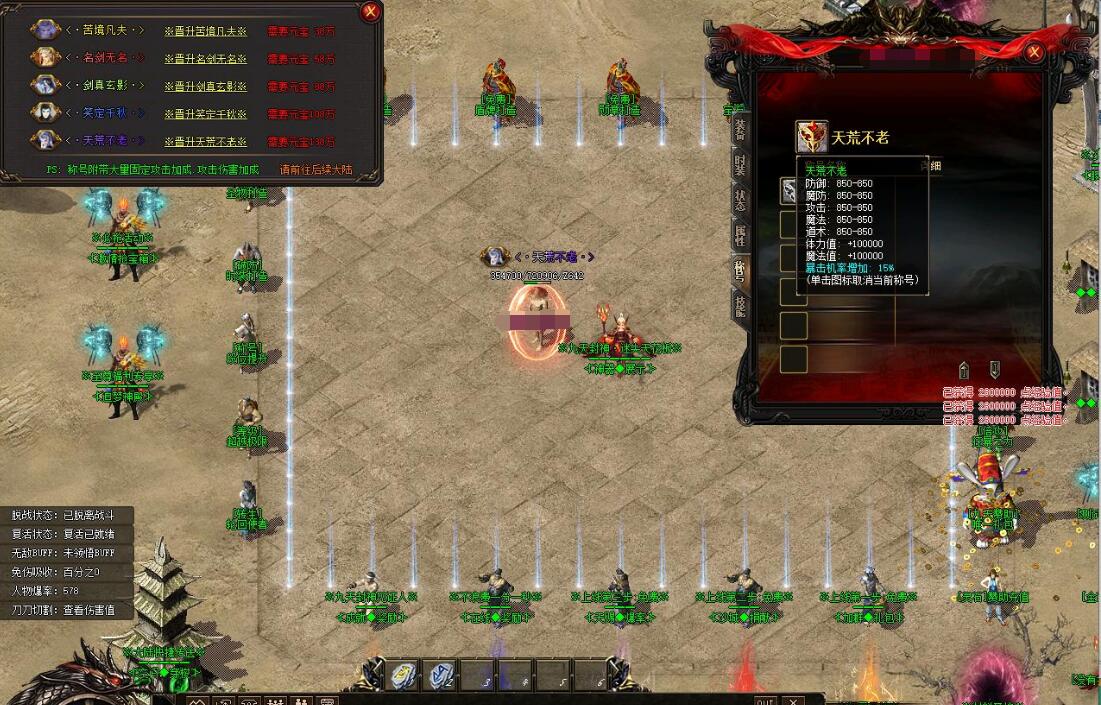Click the down arrow in the title panel
Screen dimensions: 1101x705
(994, 369)
